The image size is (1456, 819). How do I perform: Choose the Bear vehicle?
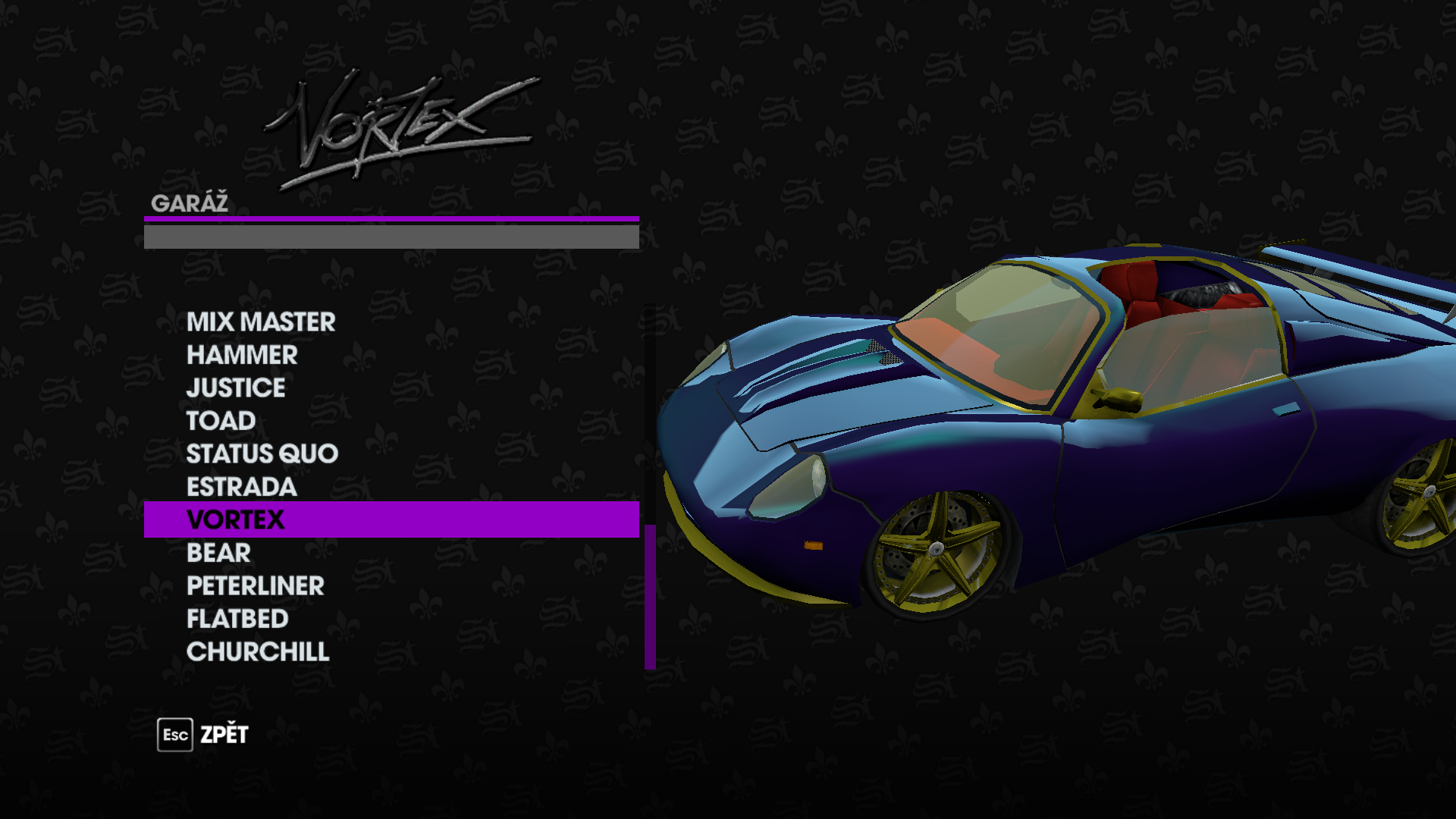[218, 553]
